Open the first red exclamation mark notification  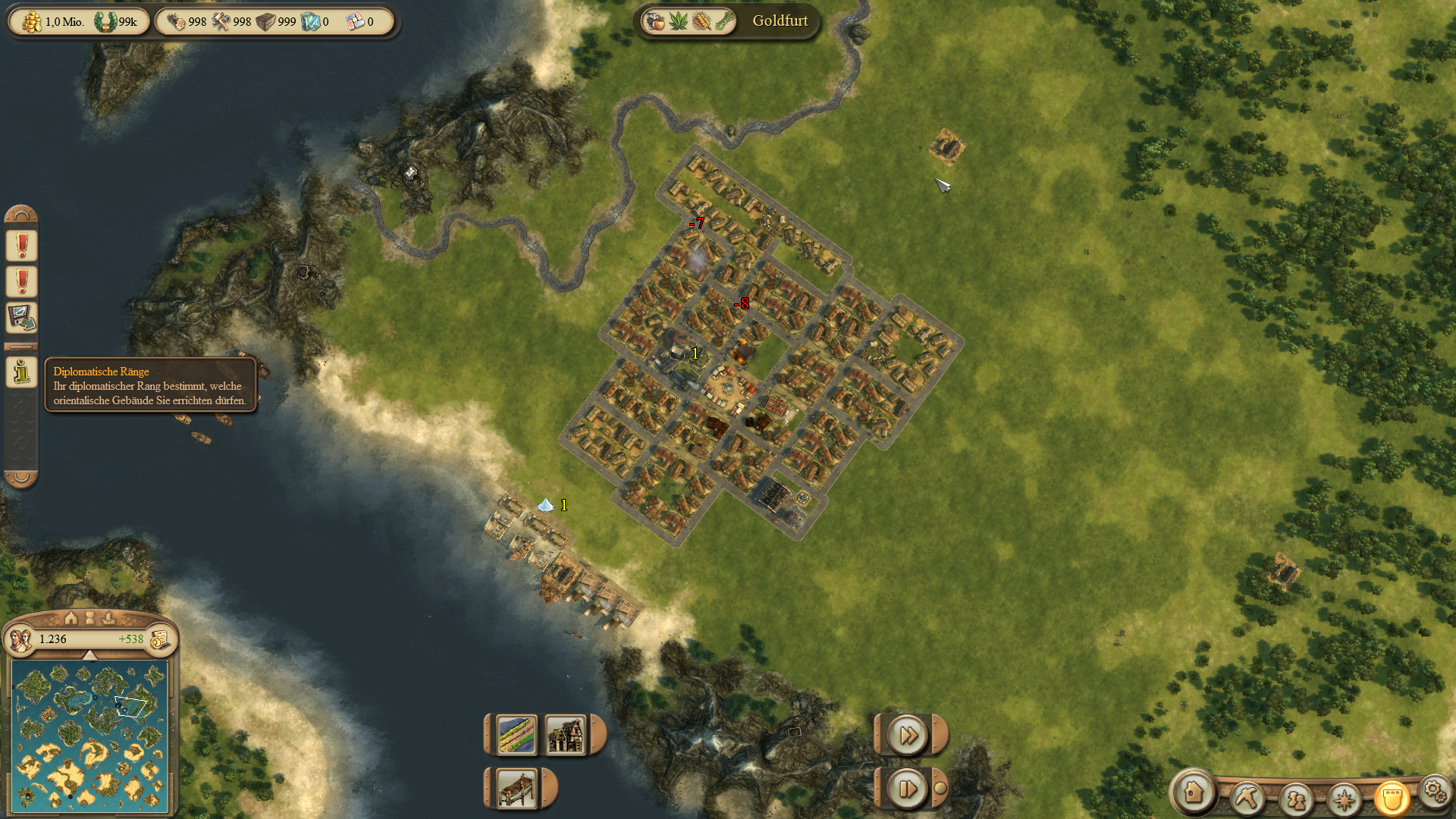[x=22, y=246]
